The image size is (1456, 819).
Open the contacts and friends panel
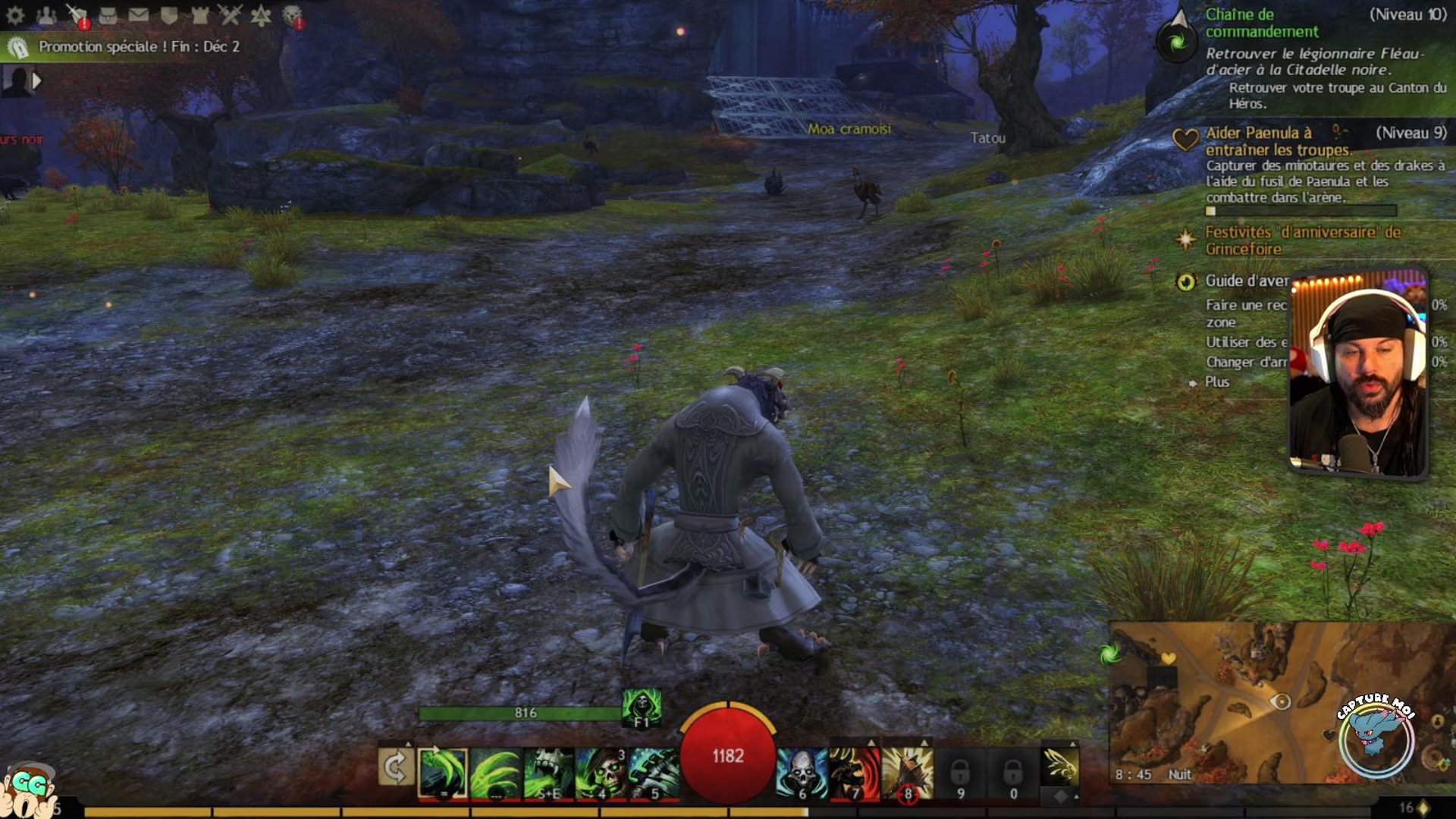(46, 15)
